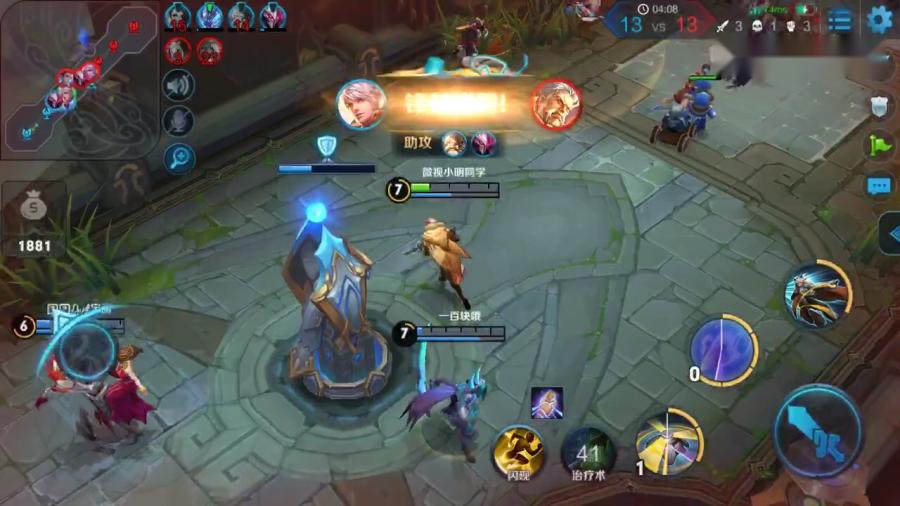Activate the skill marked with number 1
900x506 pixels.
[x=669, y=441]
